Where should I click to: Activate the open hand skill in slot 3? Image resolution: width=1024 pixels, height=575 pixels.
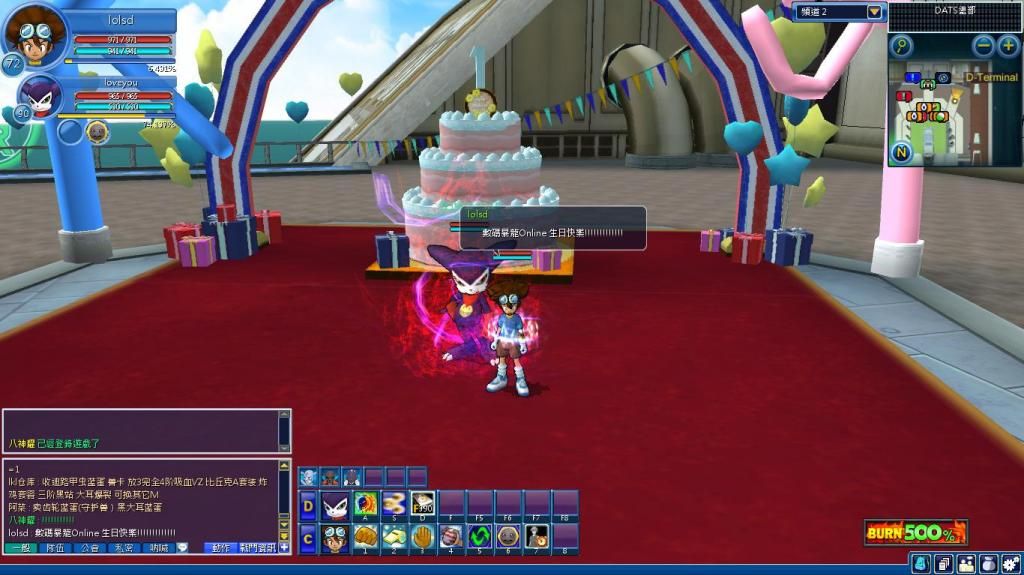(x=423, y=537)
